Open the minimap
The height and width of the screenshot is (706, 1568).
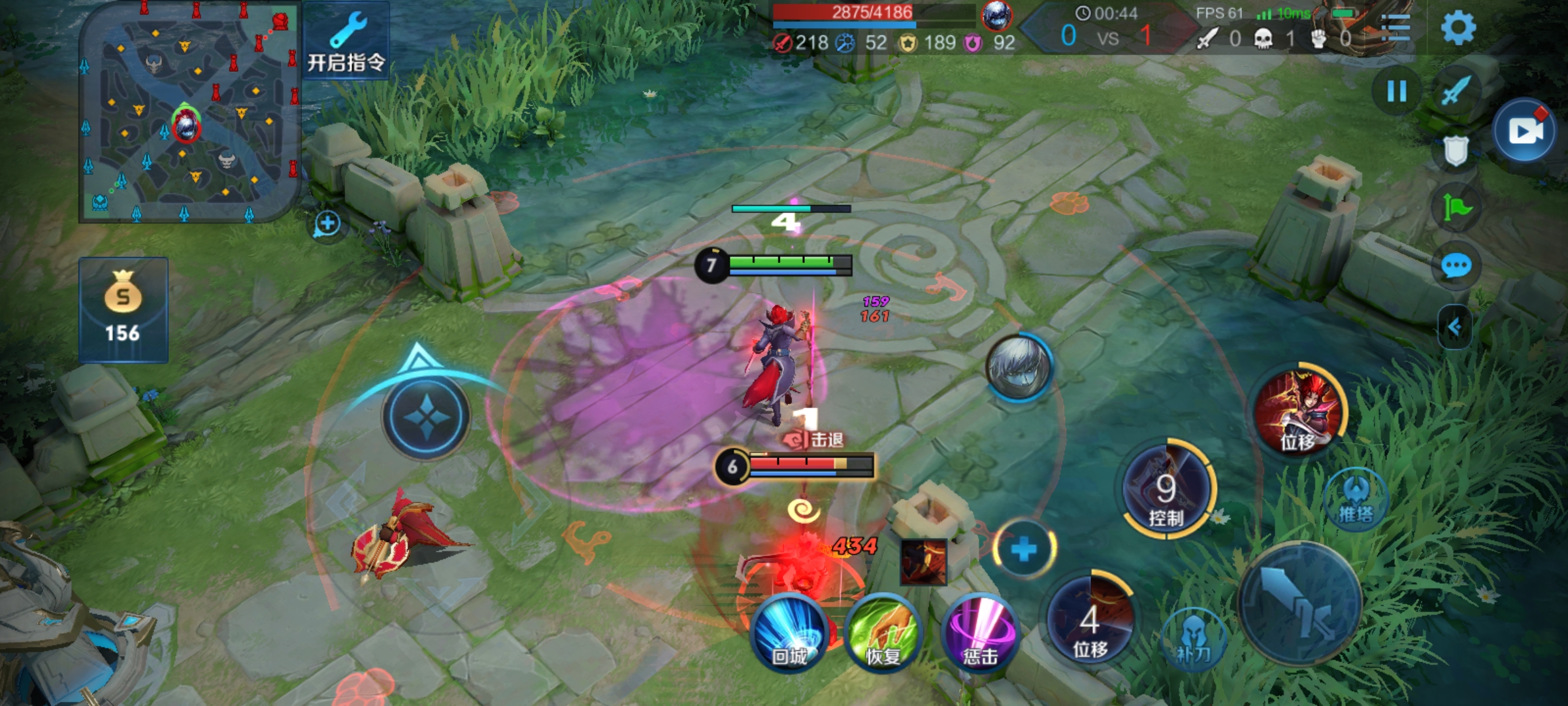[188, 112]
